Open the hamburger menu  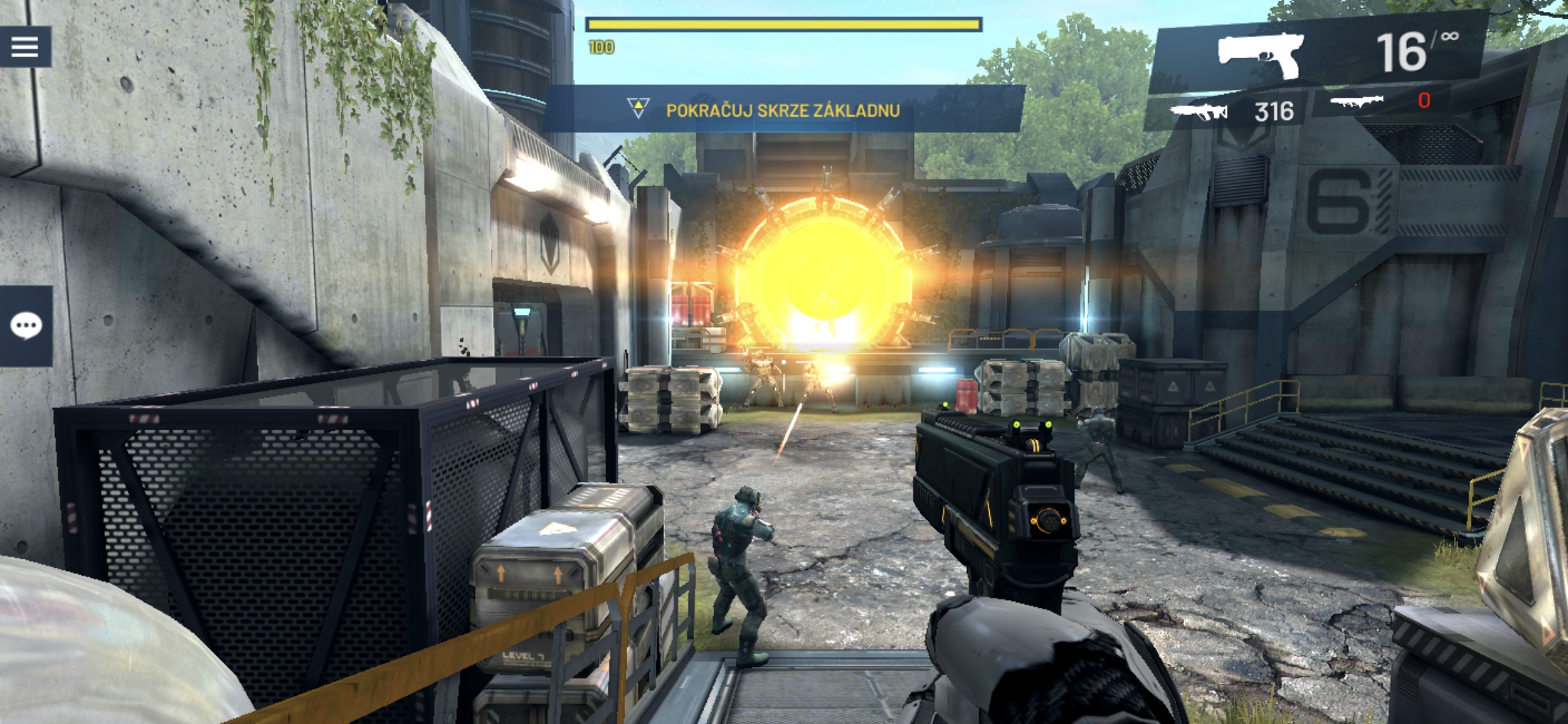pyautogui.click(x=25, y=47)
